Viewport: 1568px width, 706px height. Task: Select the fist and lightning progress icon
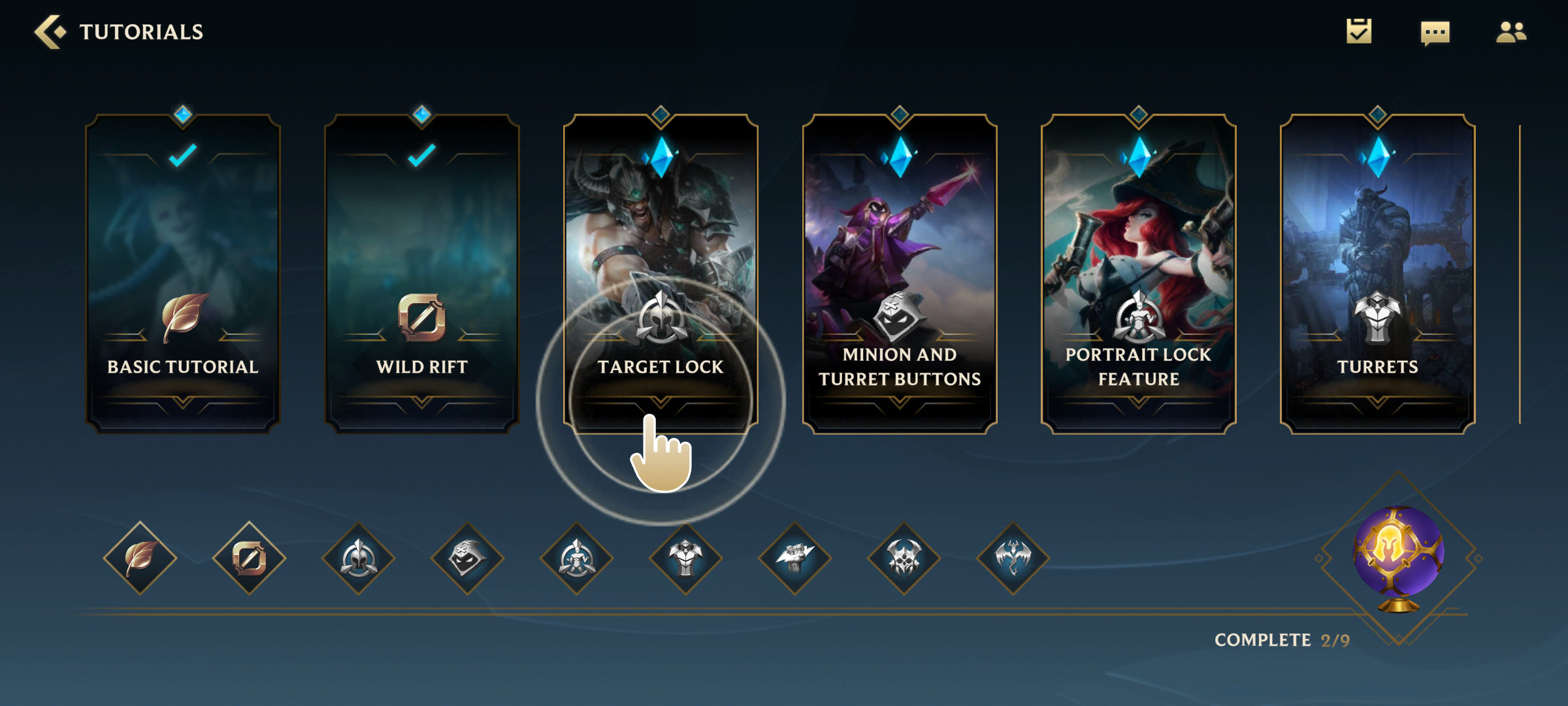click(795, 558)
